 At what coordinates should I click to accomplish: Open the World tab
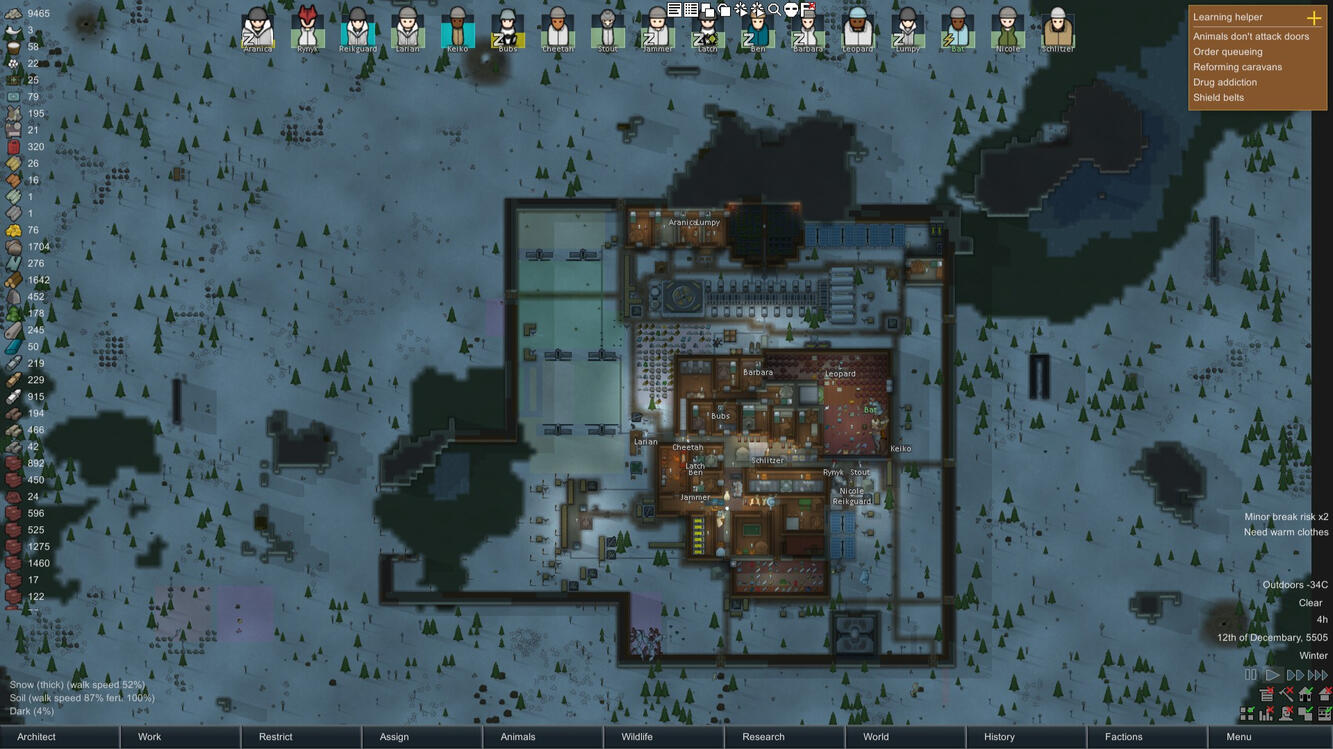[876, 736]
